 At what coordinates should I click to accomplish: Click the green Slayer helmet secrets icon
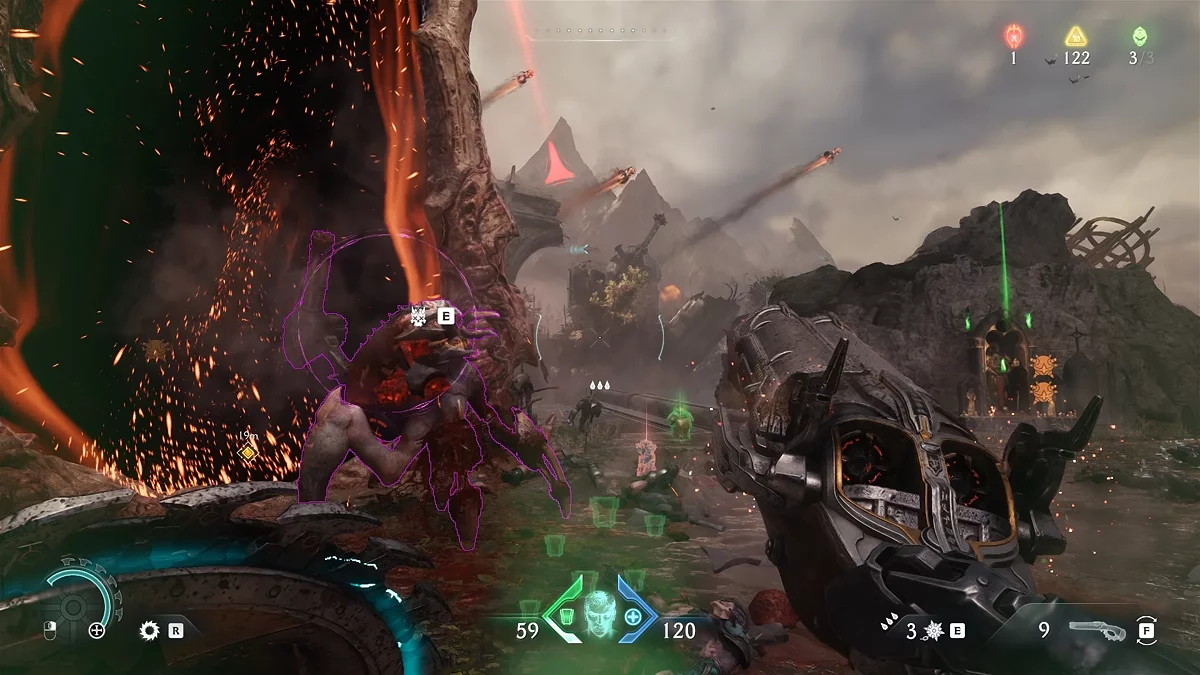pos(1139,37)
